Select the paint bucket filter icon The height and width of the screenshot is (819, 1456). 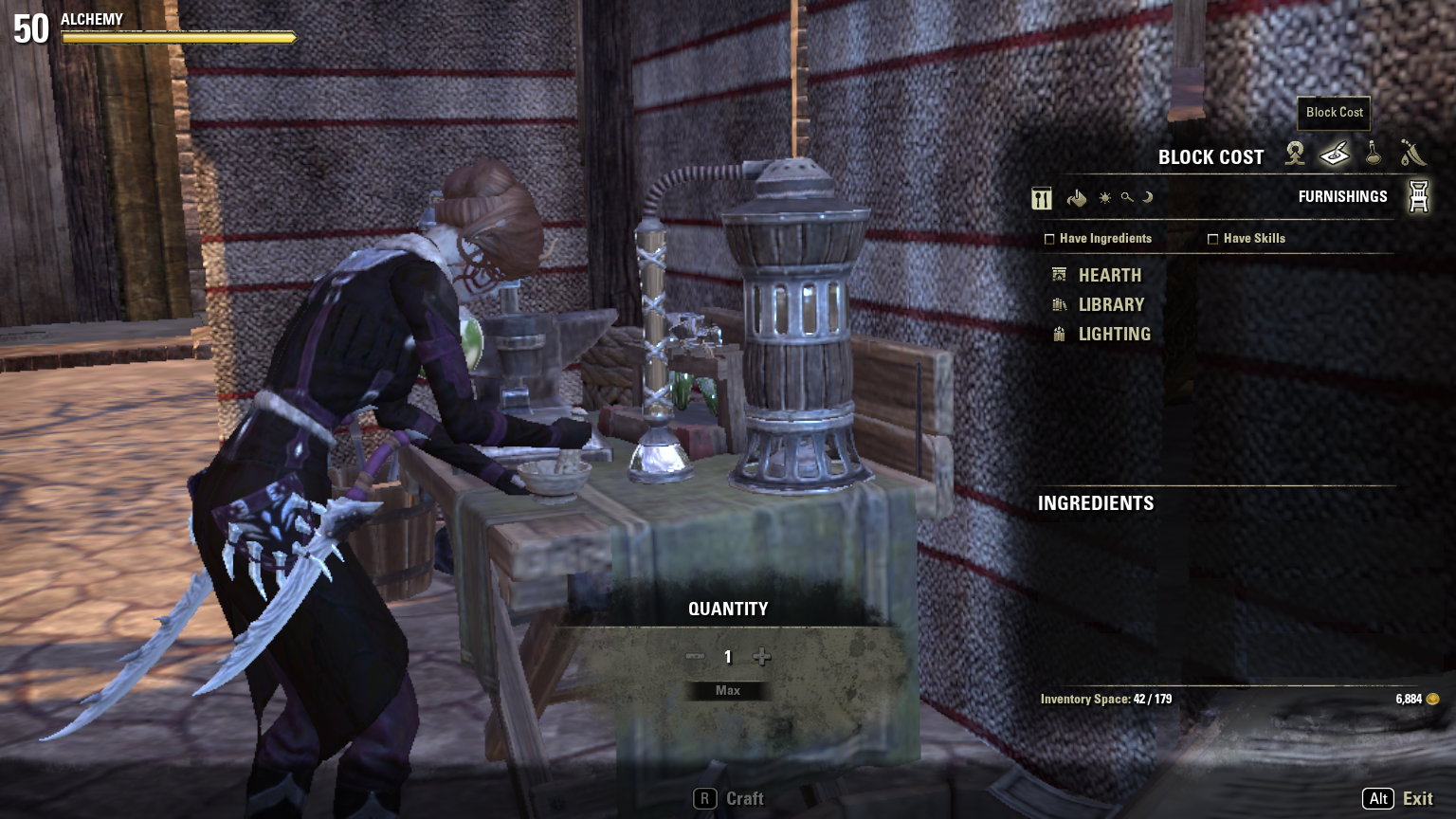(1076, 198)
